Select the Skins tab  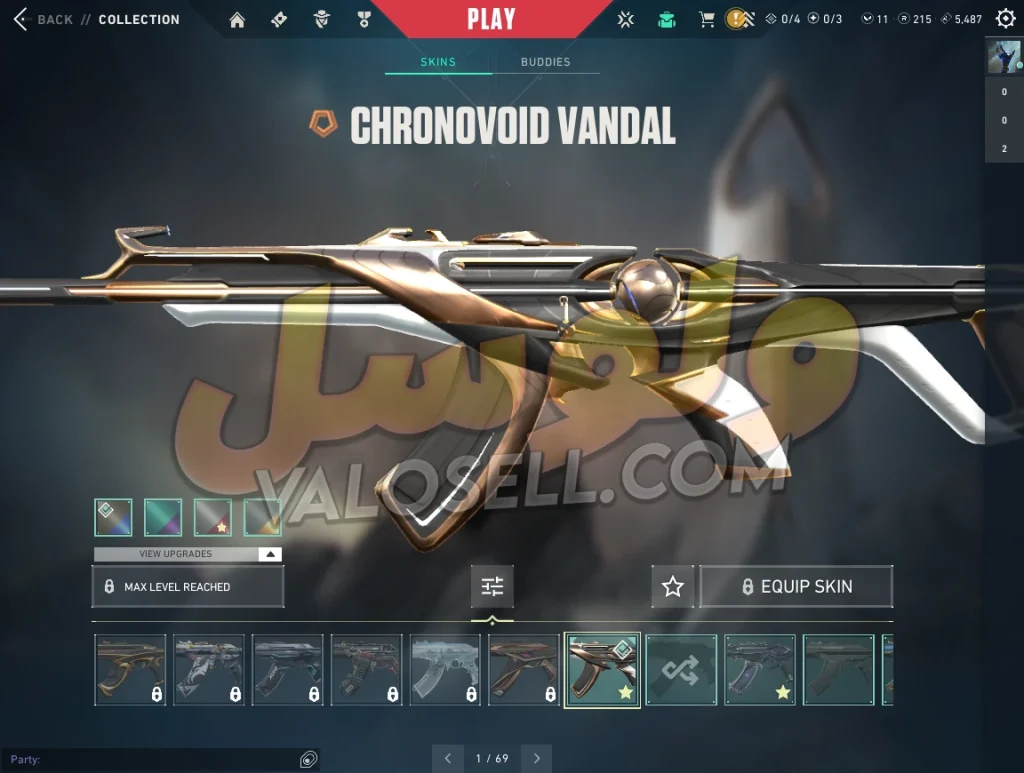(x=438, y=62)
